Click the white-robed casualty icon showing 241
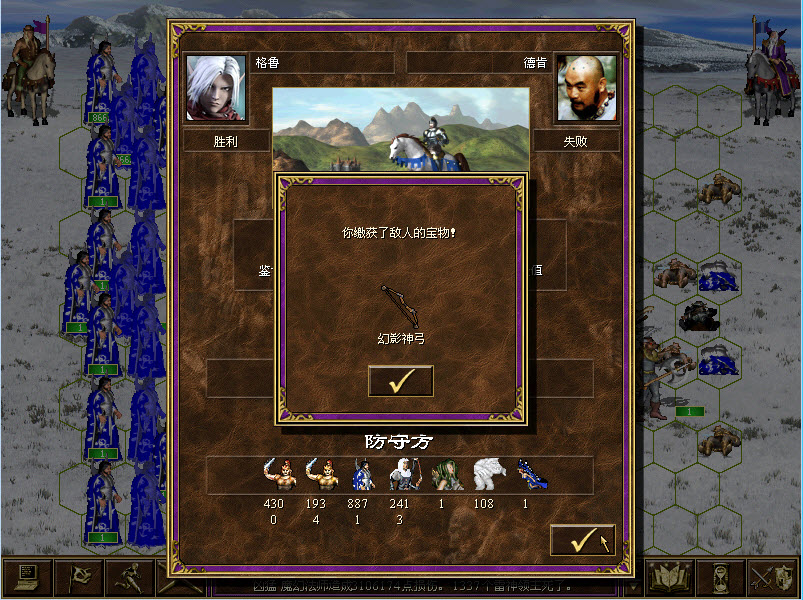The width and height of the screenshot is (803, 600). (399, 476)
